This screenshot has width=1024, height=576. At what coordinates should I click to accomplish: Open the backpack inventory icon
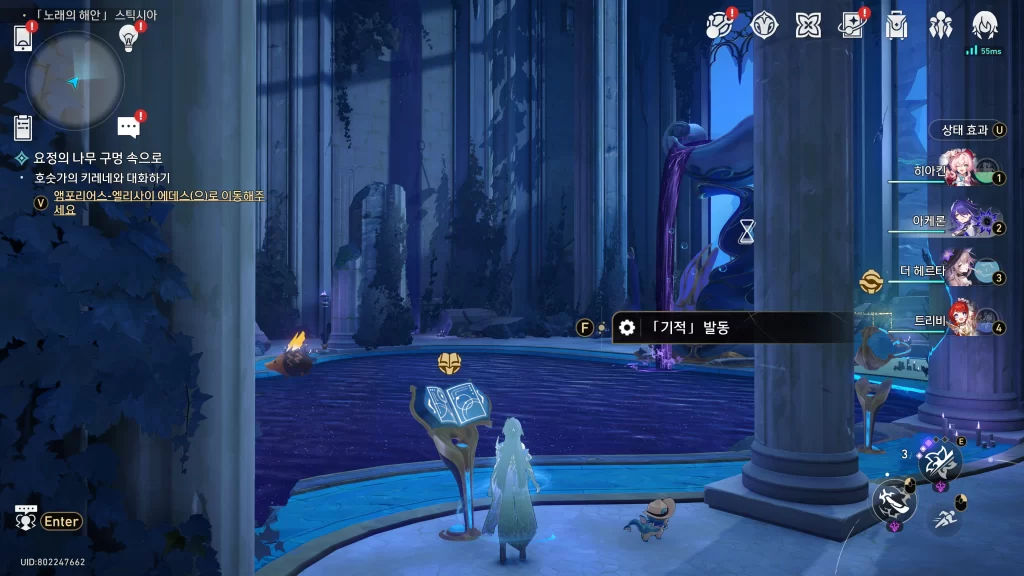click(896, 25)
